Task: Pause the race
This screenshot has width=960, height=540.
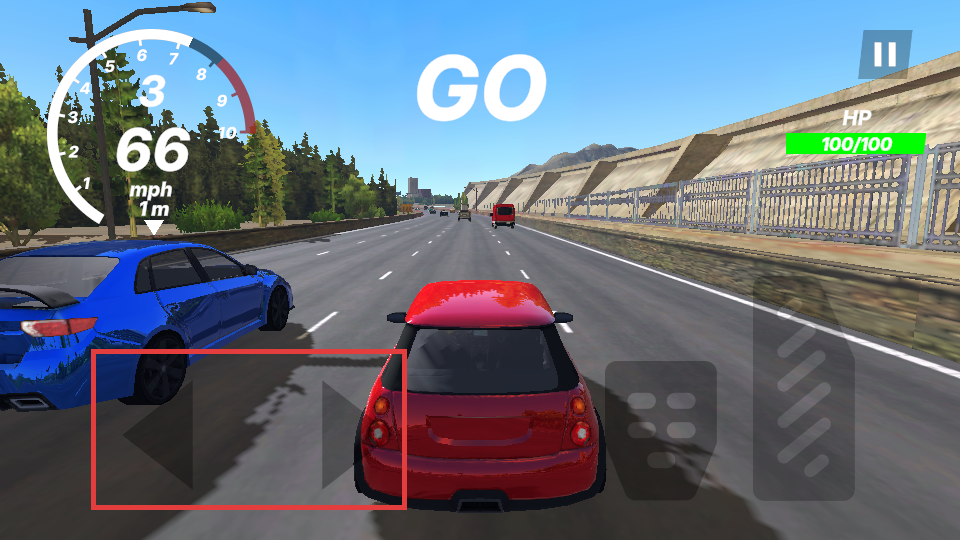Action: tap(885, 54)
